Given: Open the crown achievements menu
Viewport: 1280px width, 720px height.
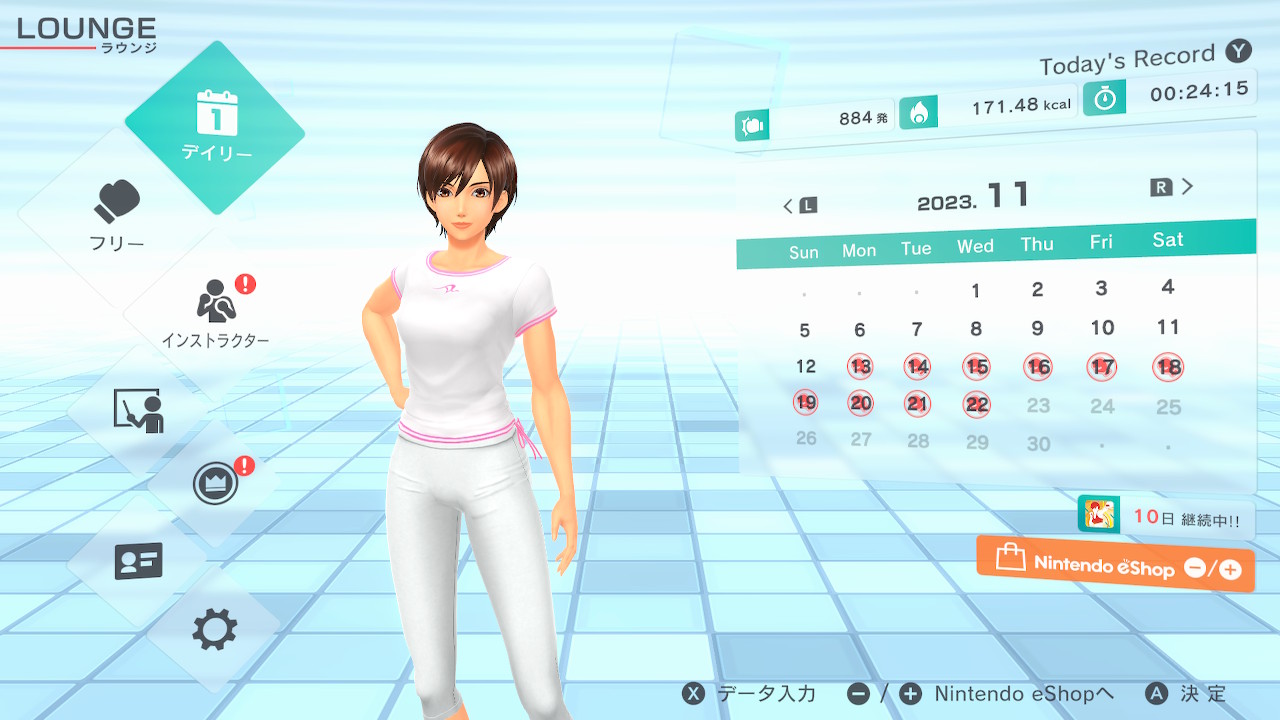Looking at the screenshot, I should 215,484.
